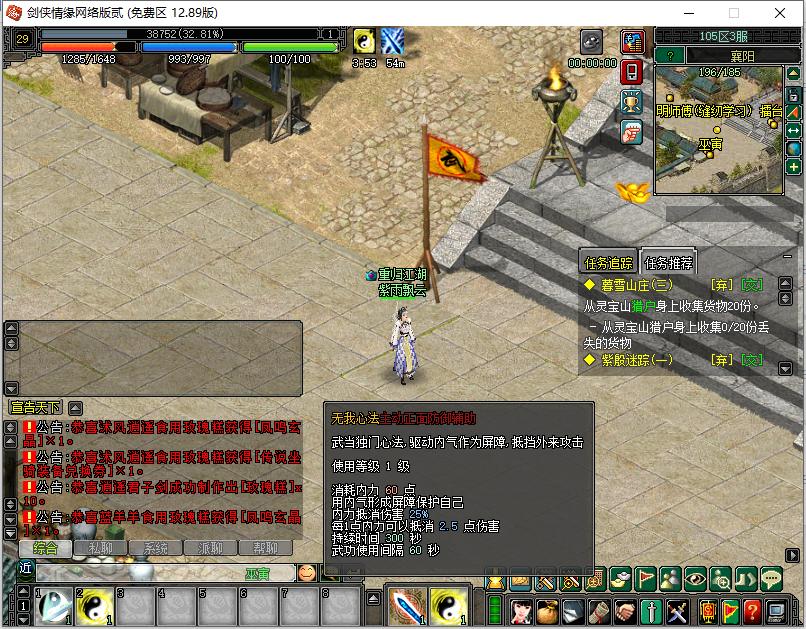Click 交 to turn in 暮雪山庄(三)
The height and width of the screenshot is (629, 806).
pyautogui.click(x=750, y=285)
